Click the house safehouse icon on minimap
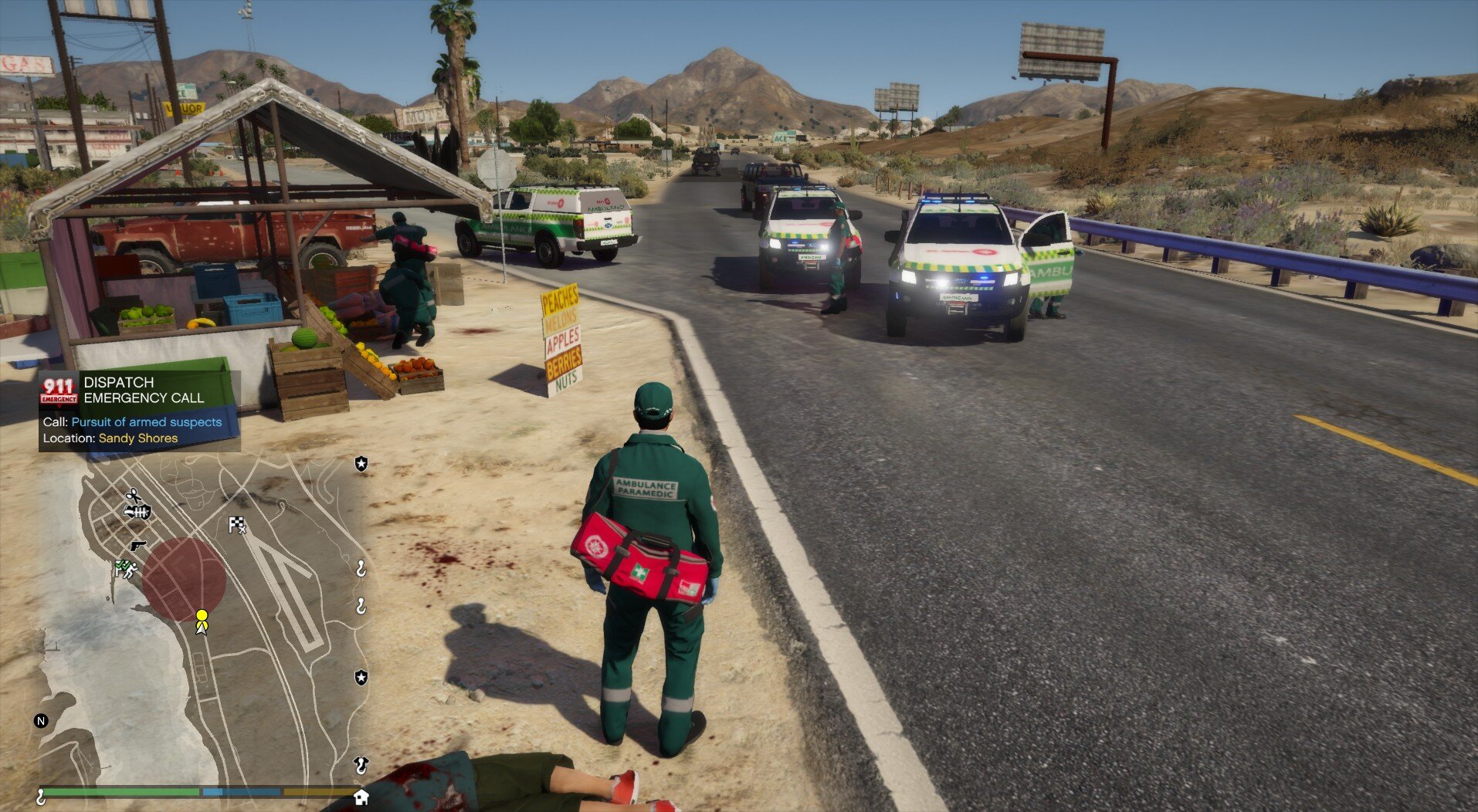This screenshot has height=812, width=1478. tap(361, 797)
